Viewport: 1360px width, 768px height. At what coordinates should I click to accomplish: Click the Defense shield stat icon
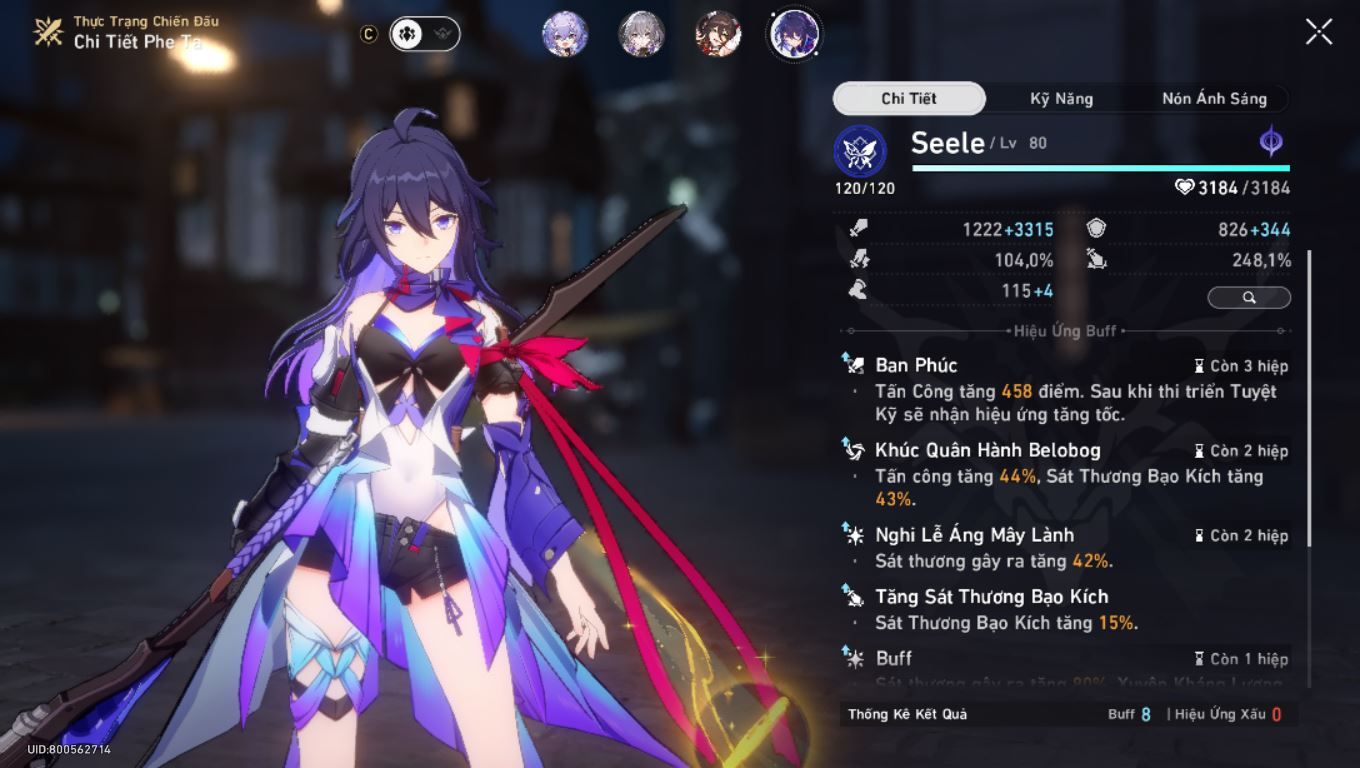pyautogui.click(x=1095, y=228)
